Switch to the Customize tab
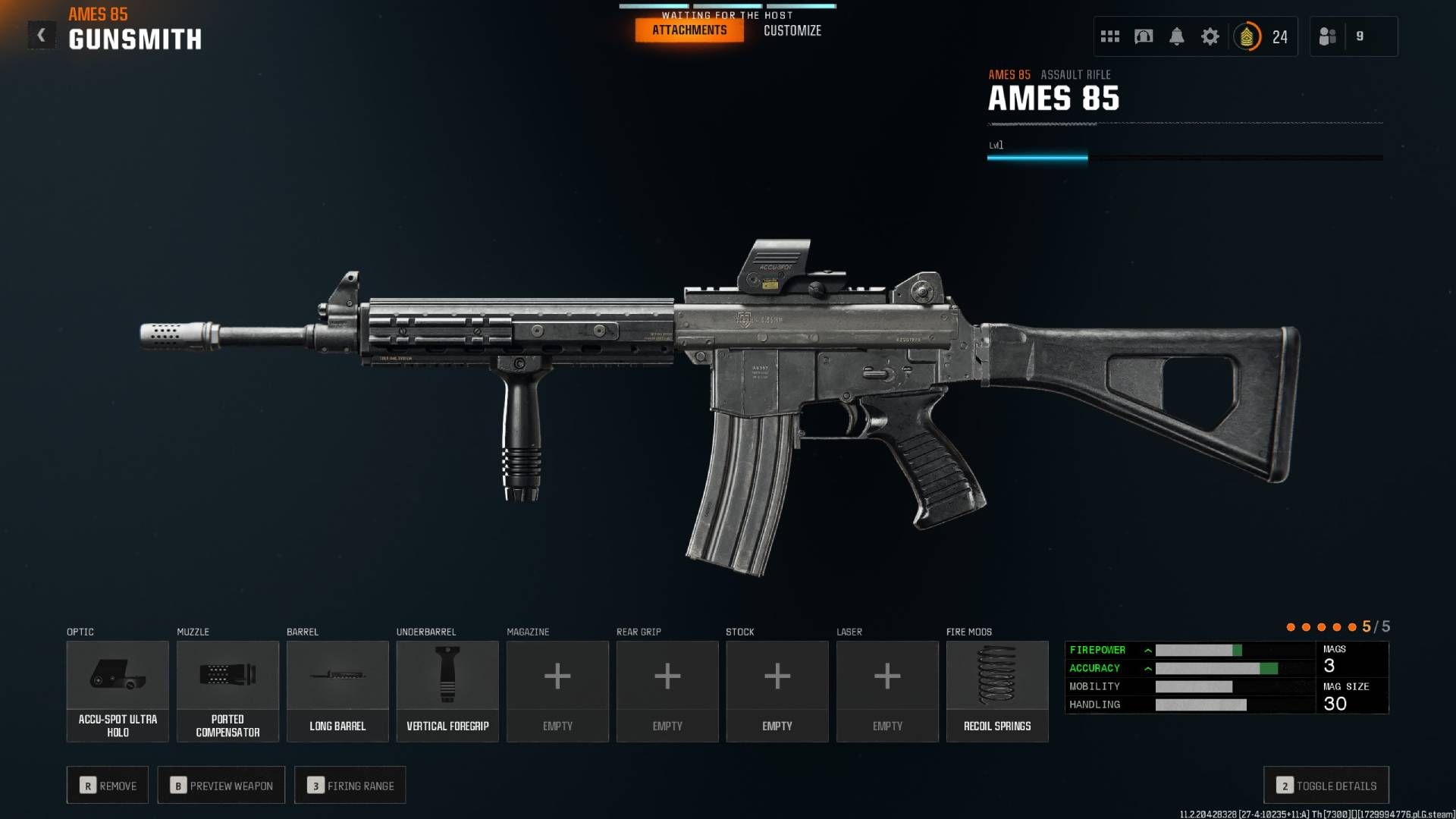The image size is (1456, 819). tap(792, 31)
